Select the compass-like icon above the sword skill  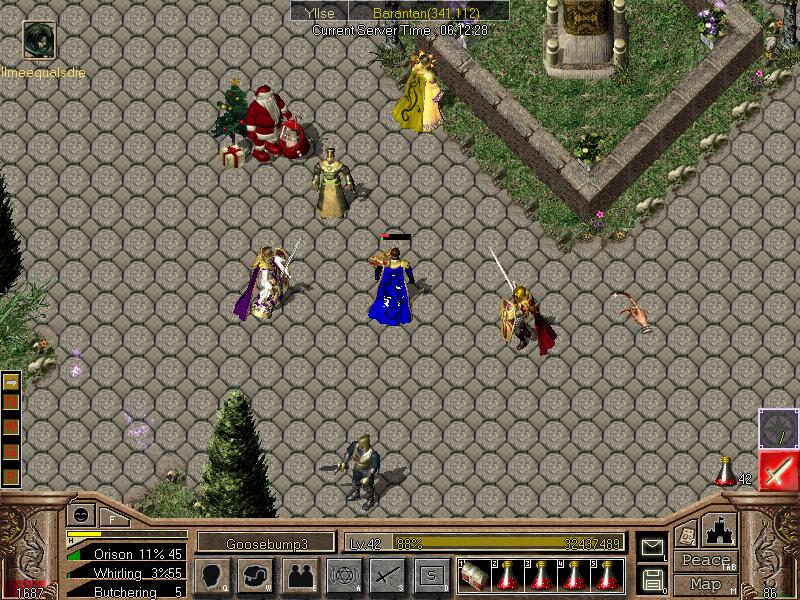tap(778, 428)
